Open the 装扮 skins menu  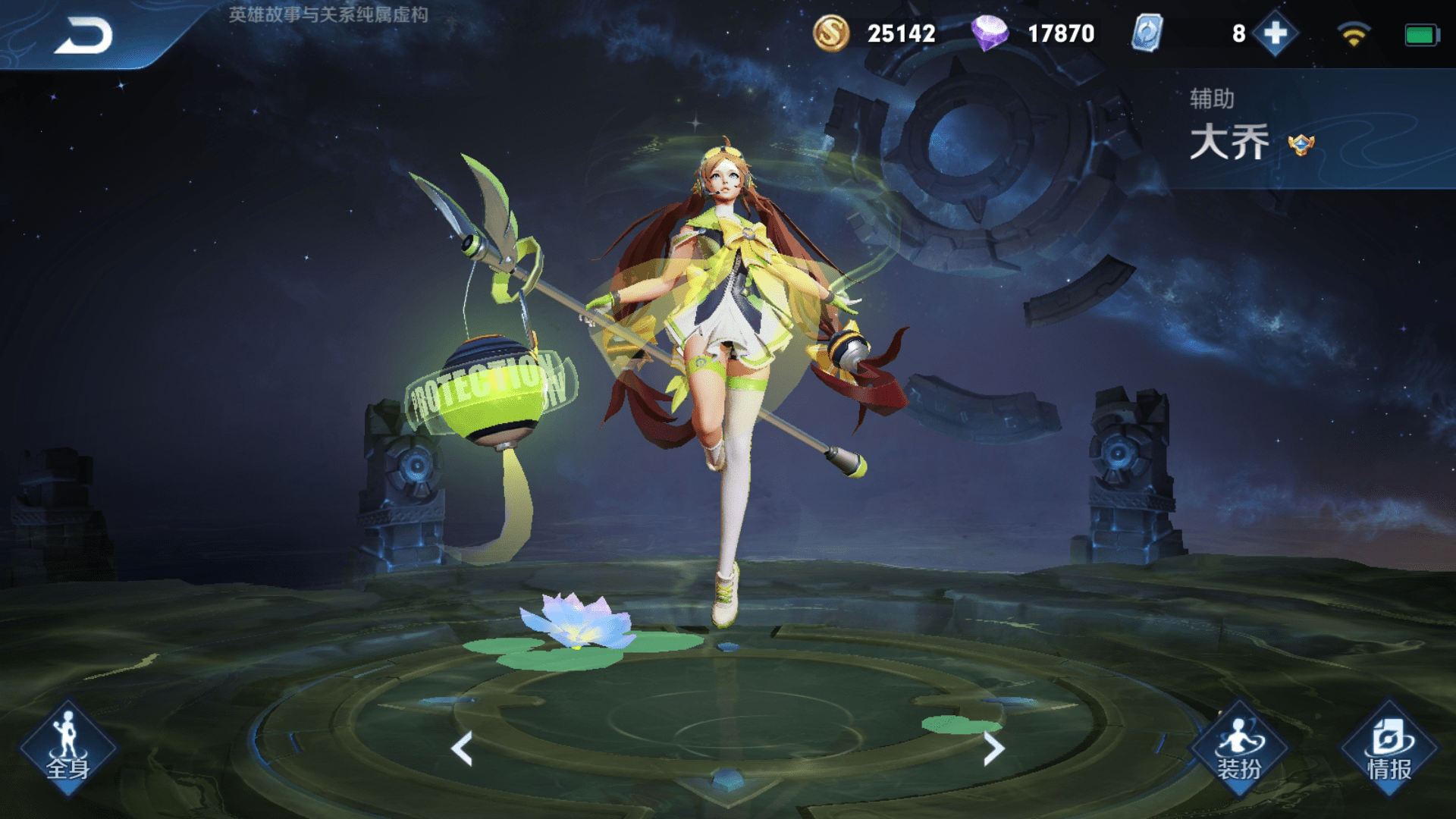pos(1239,748)
